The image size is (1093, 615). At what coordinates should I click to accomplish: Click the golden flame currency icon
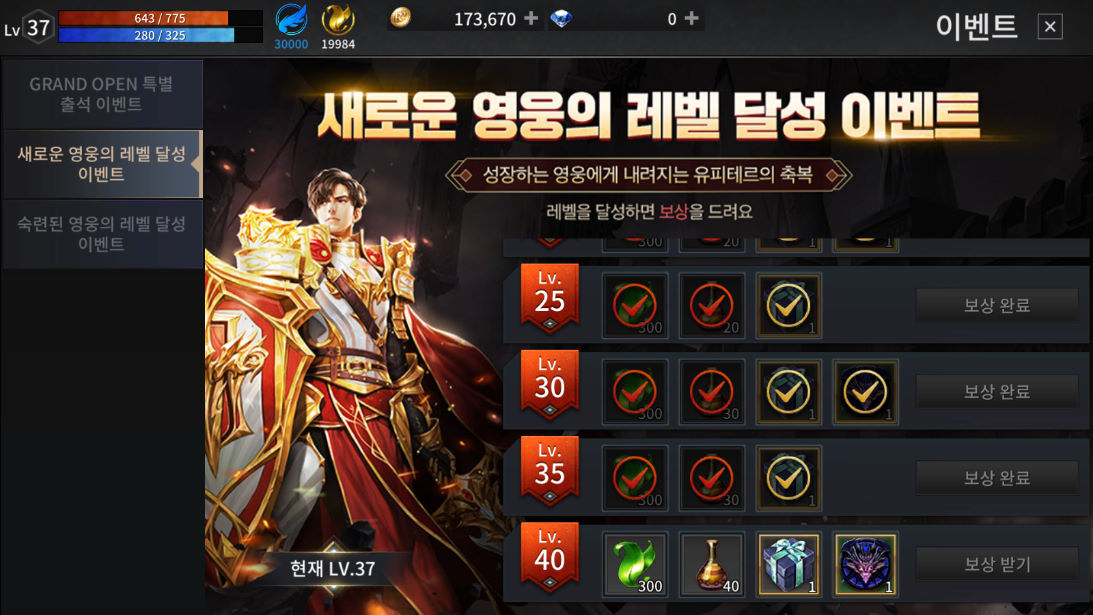338,20
